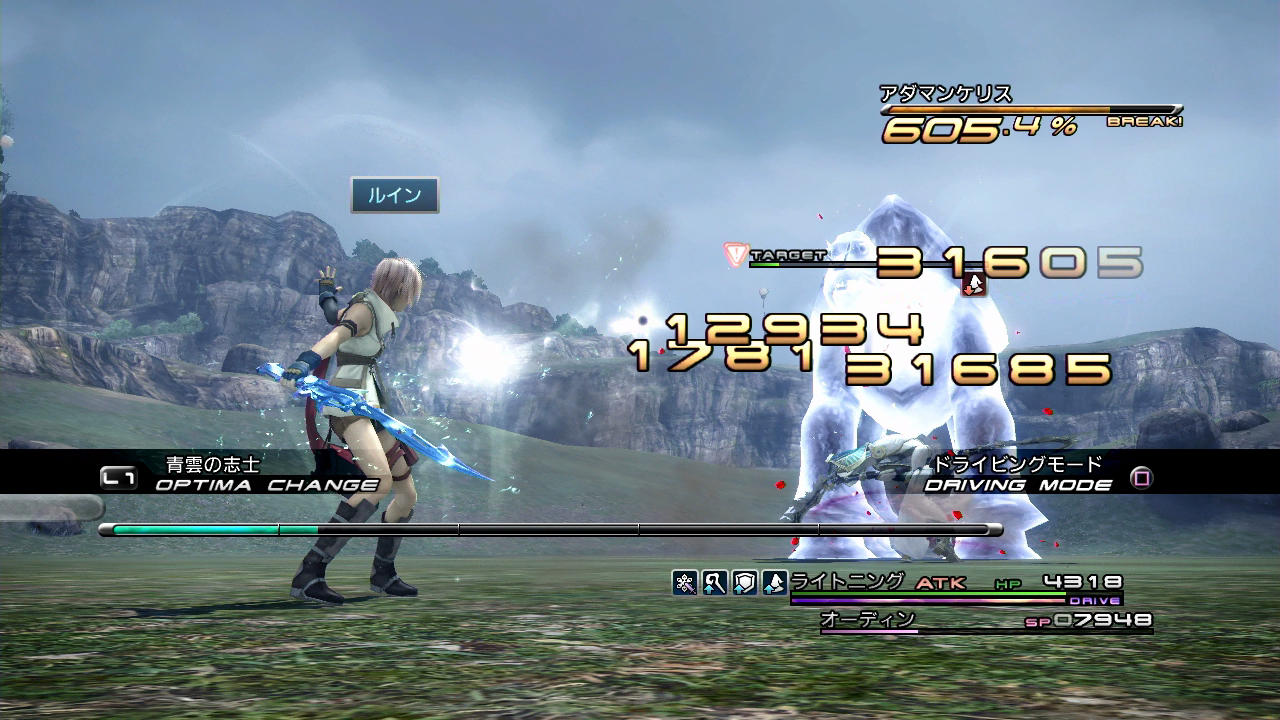Check the shield with up-arrow buff icon
This screenshot has width=1280, height=720.
coord(744,583)
